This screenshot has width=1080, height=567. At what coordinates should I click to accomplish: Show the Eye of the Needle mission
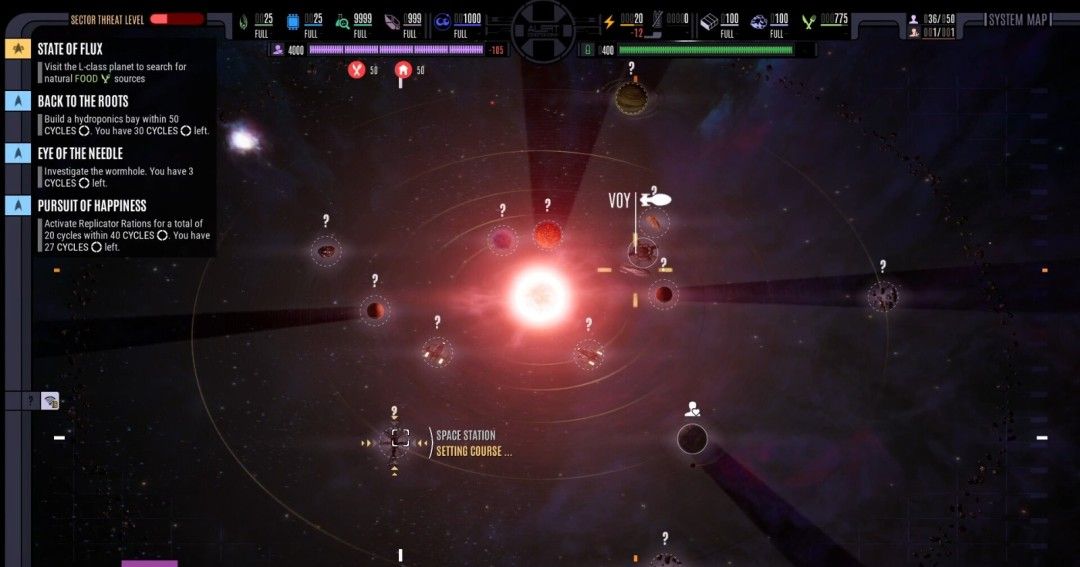coord(80,153)
